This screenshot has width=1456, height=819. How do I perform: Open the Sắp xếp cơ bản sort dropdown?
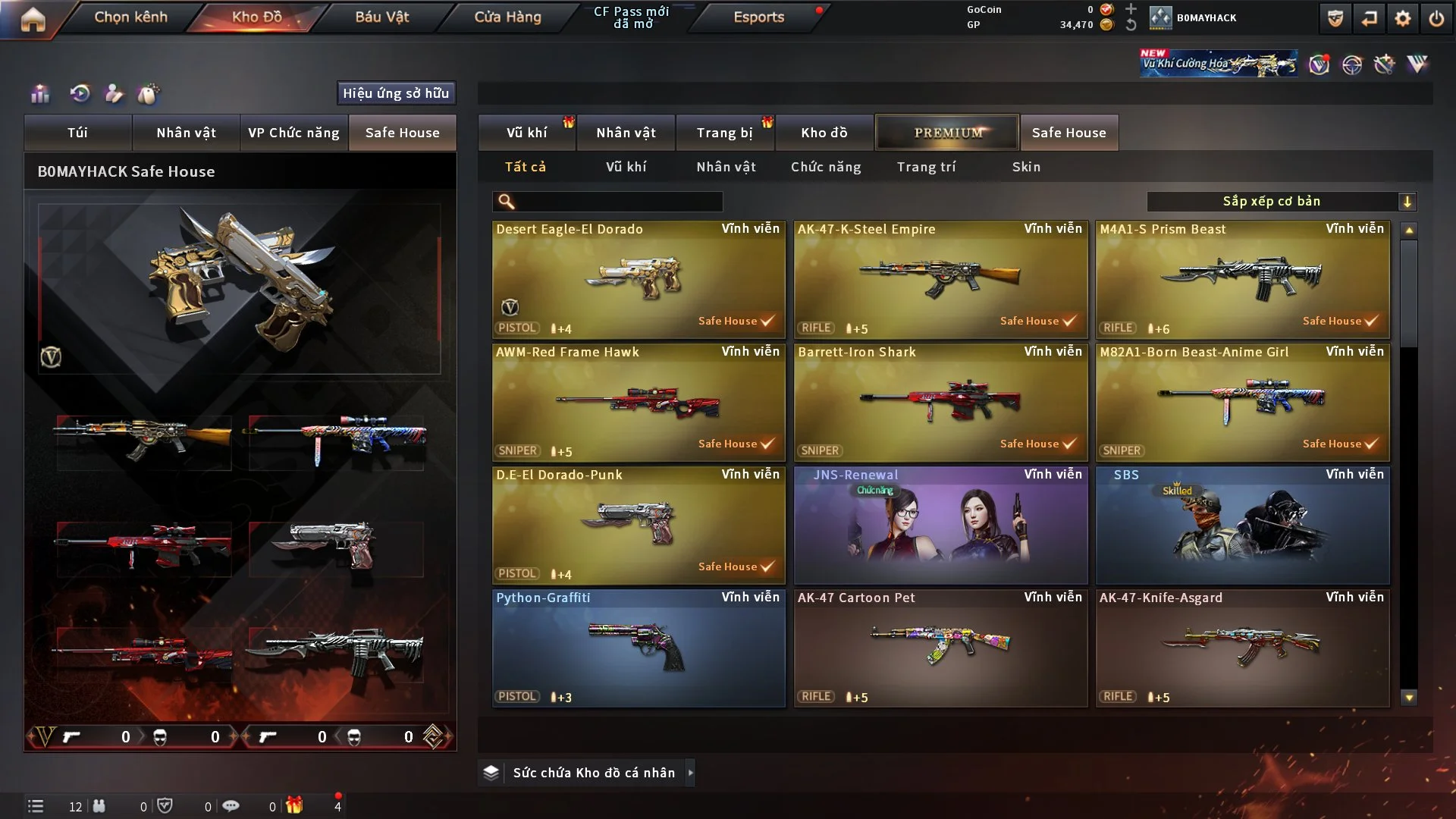[1281, 201]
